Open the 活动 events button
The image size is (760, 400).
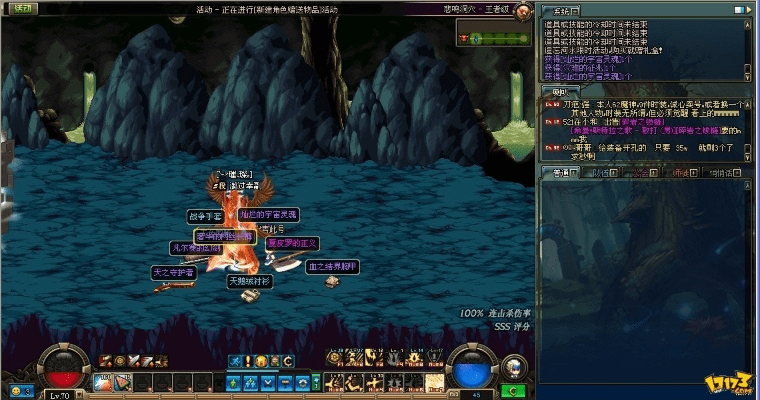(x=21, y=8)
